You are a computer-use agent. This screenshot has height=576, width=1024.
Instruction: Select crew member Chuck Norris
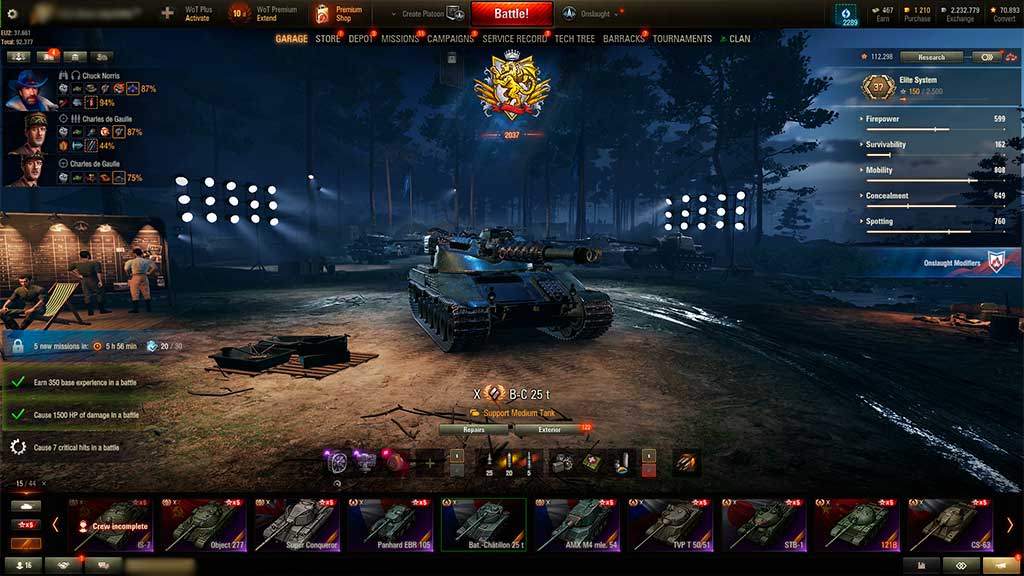coord(33,89)
